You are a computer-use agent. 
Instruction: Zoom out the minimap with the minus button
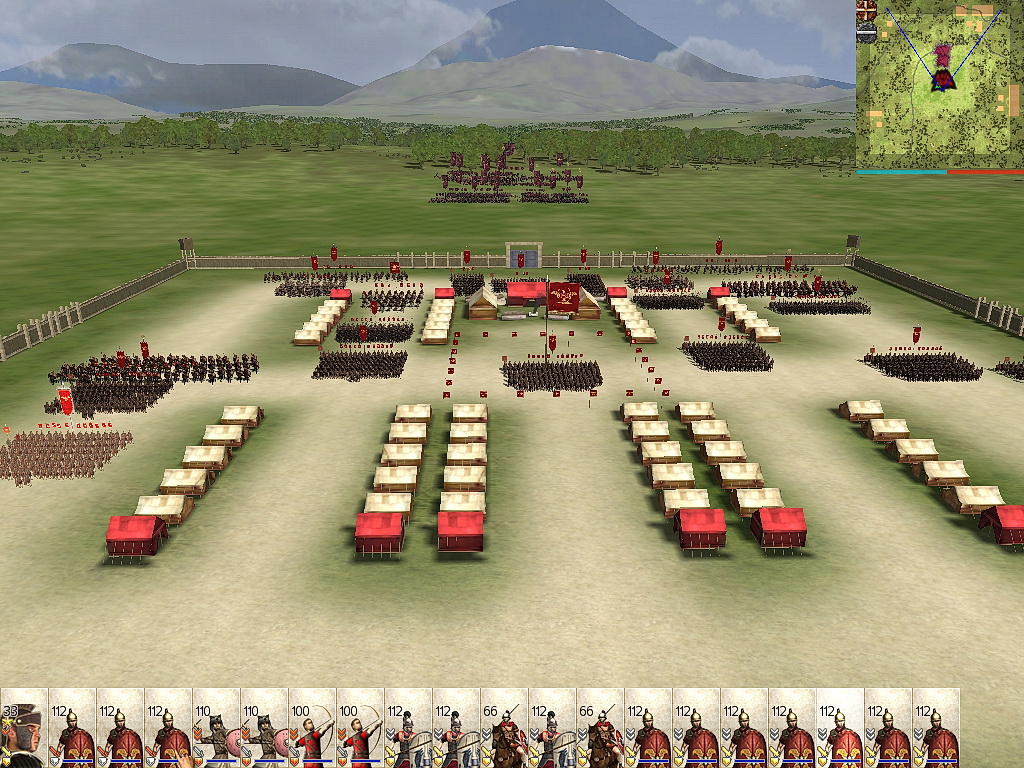(866, 33)
